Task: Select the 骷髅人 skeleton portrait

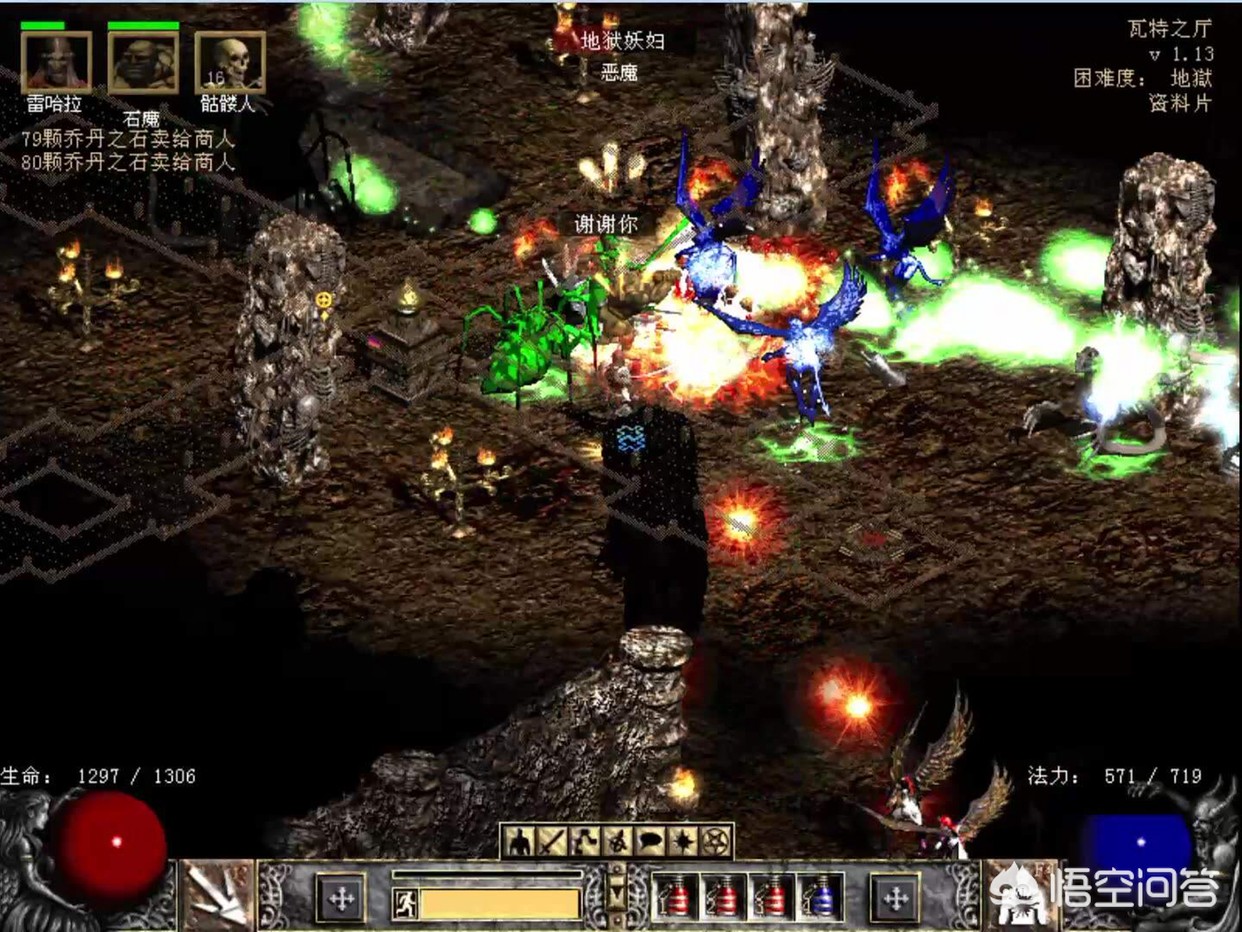Action: pos(230,63)
